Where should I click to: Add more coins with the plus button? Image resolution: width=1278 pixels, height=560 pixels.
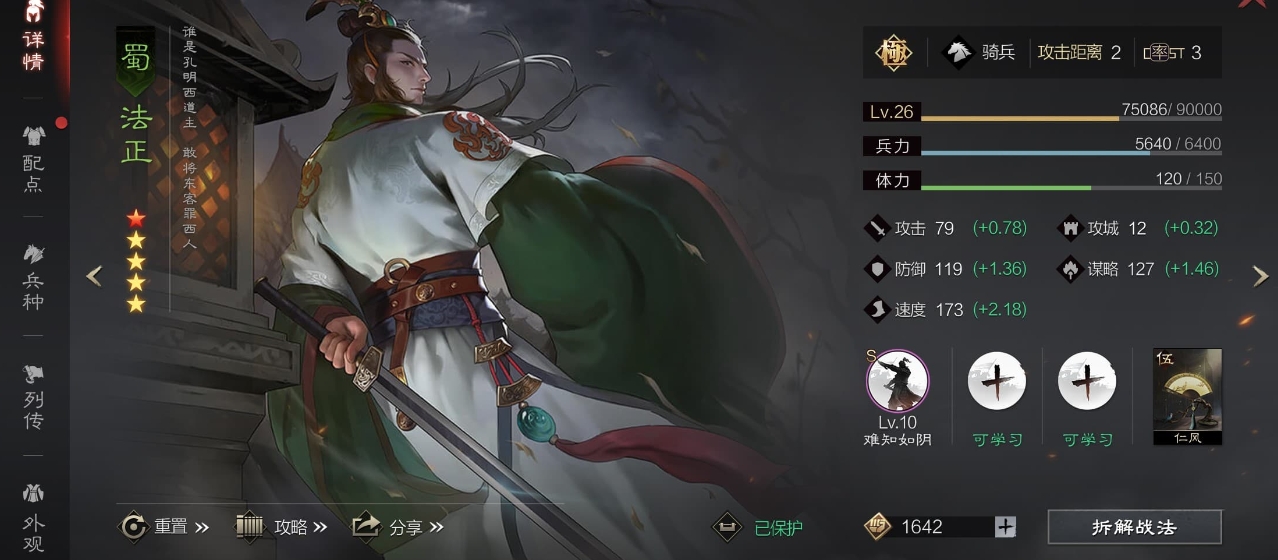pyautogui.click(x=1005, y=527)
